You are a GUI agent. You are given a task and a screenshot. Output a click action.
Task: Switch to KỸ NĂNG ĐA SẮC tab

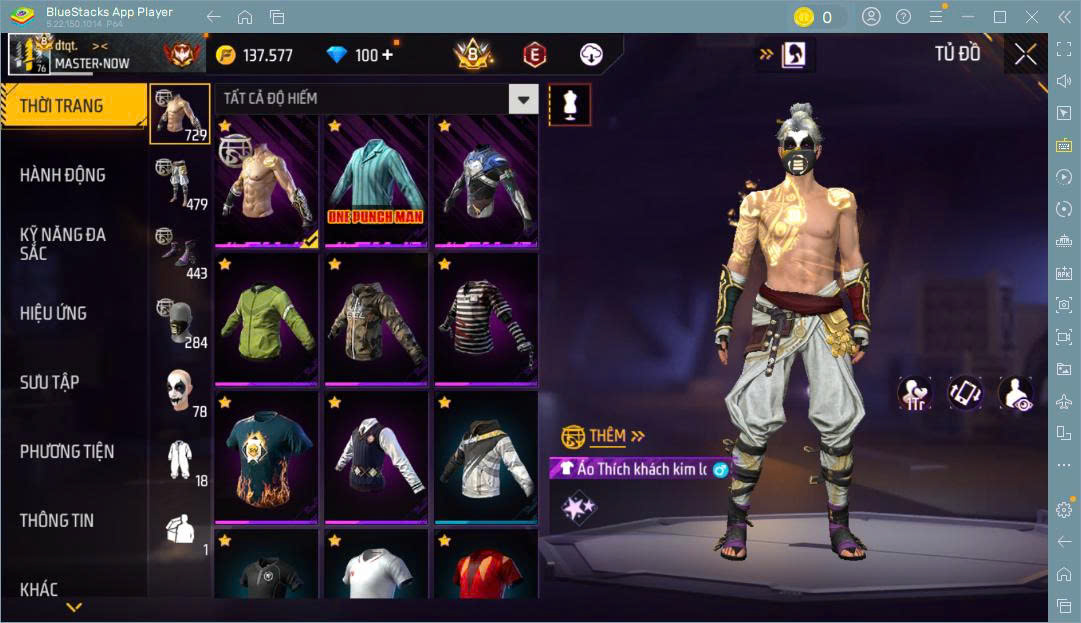pos(63,243)
